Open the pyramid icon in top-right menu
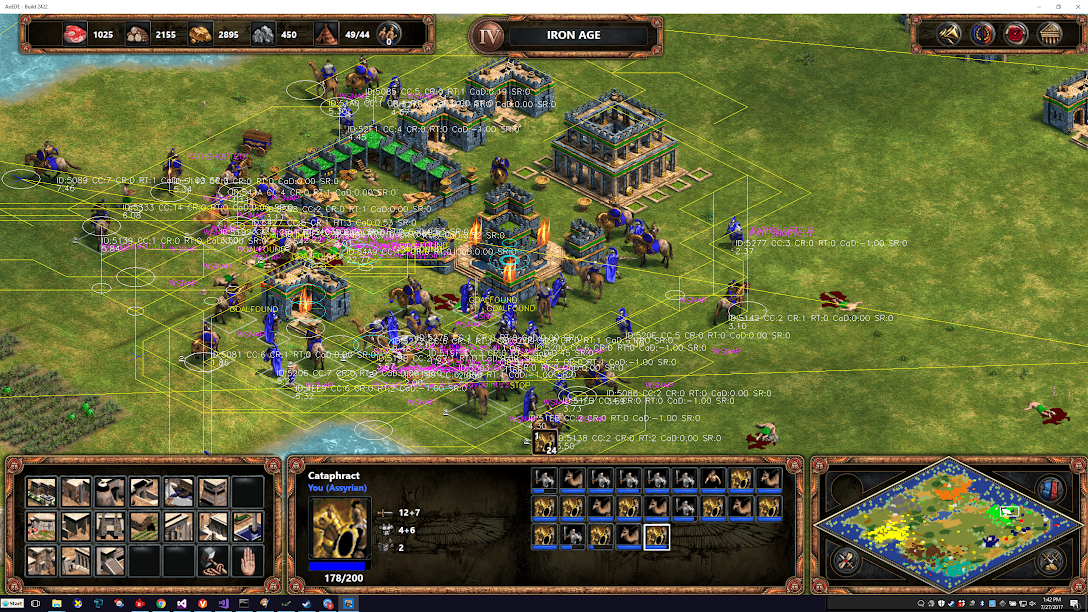 click(x=950, y=35)
